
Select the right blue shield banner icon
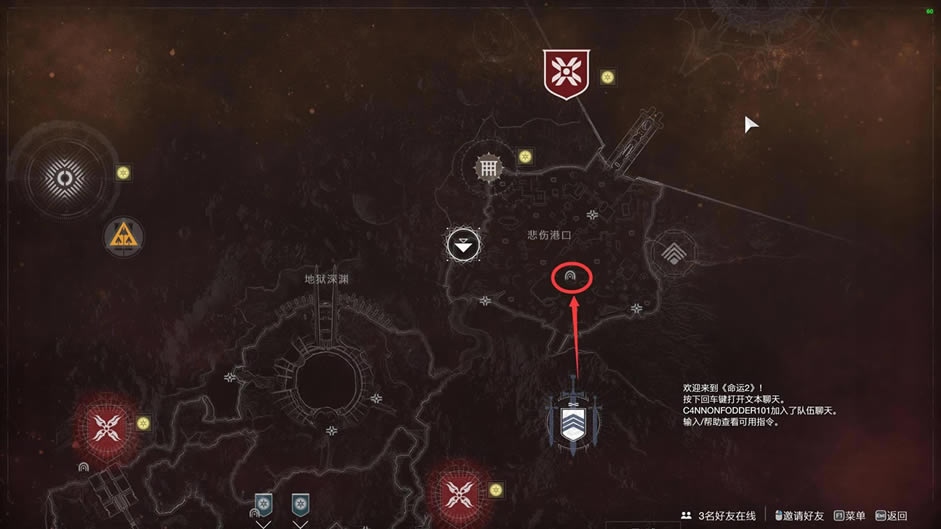pos(300,503)
